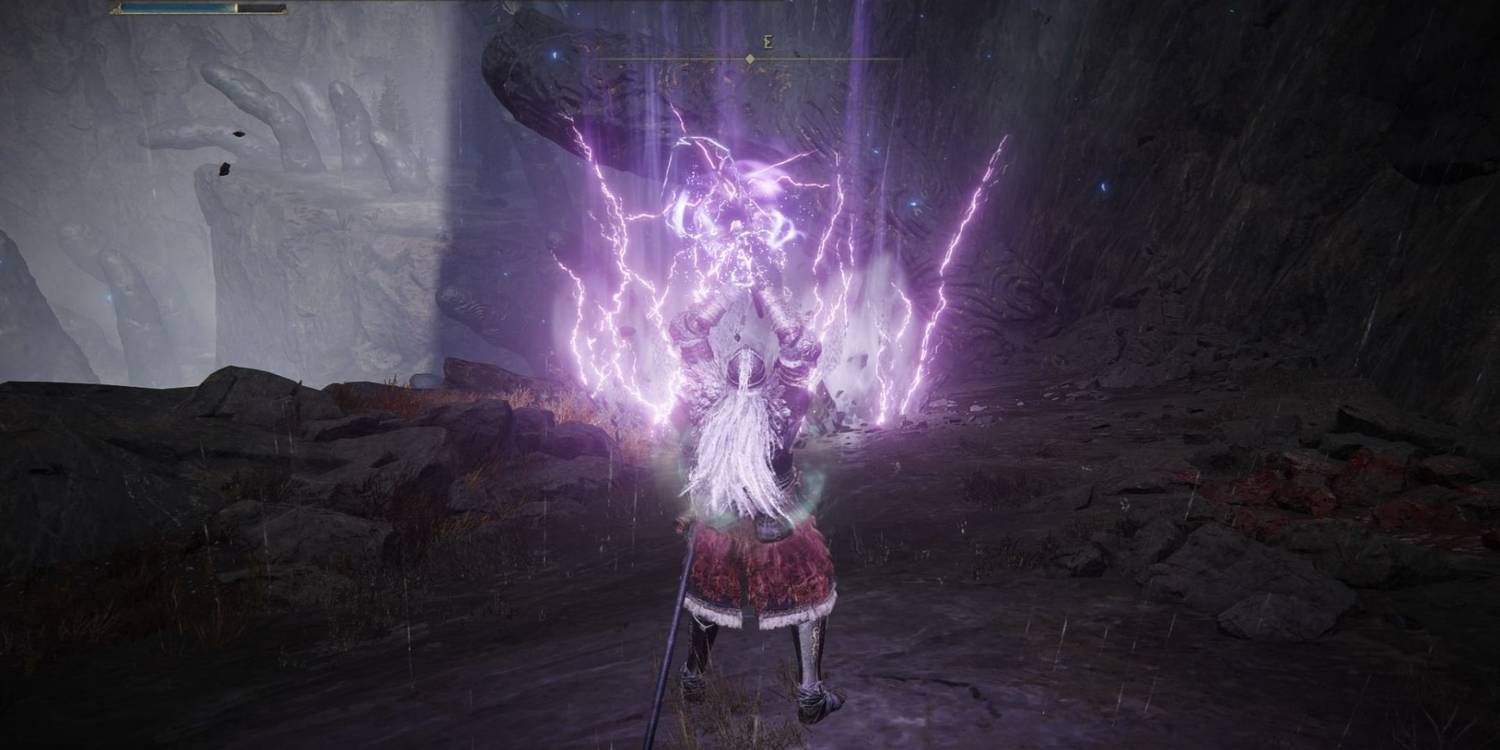Click the filled blue portion of the FP bar

tap(180, 10)
